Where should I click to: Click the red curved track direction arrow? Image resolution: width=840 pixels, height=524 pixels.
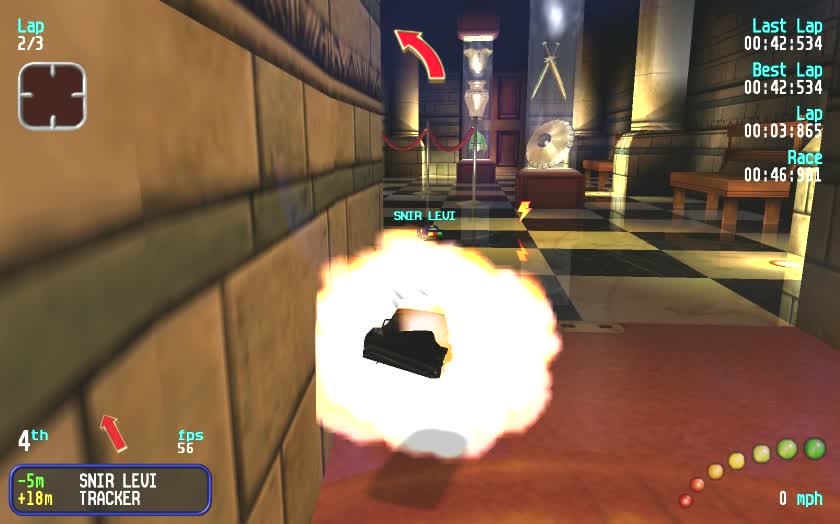pos(420,53)
